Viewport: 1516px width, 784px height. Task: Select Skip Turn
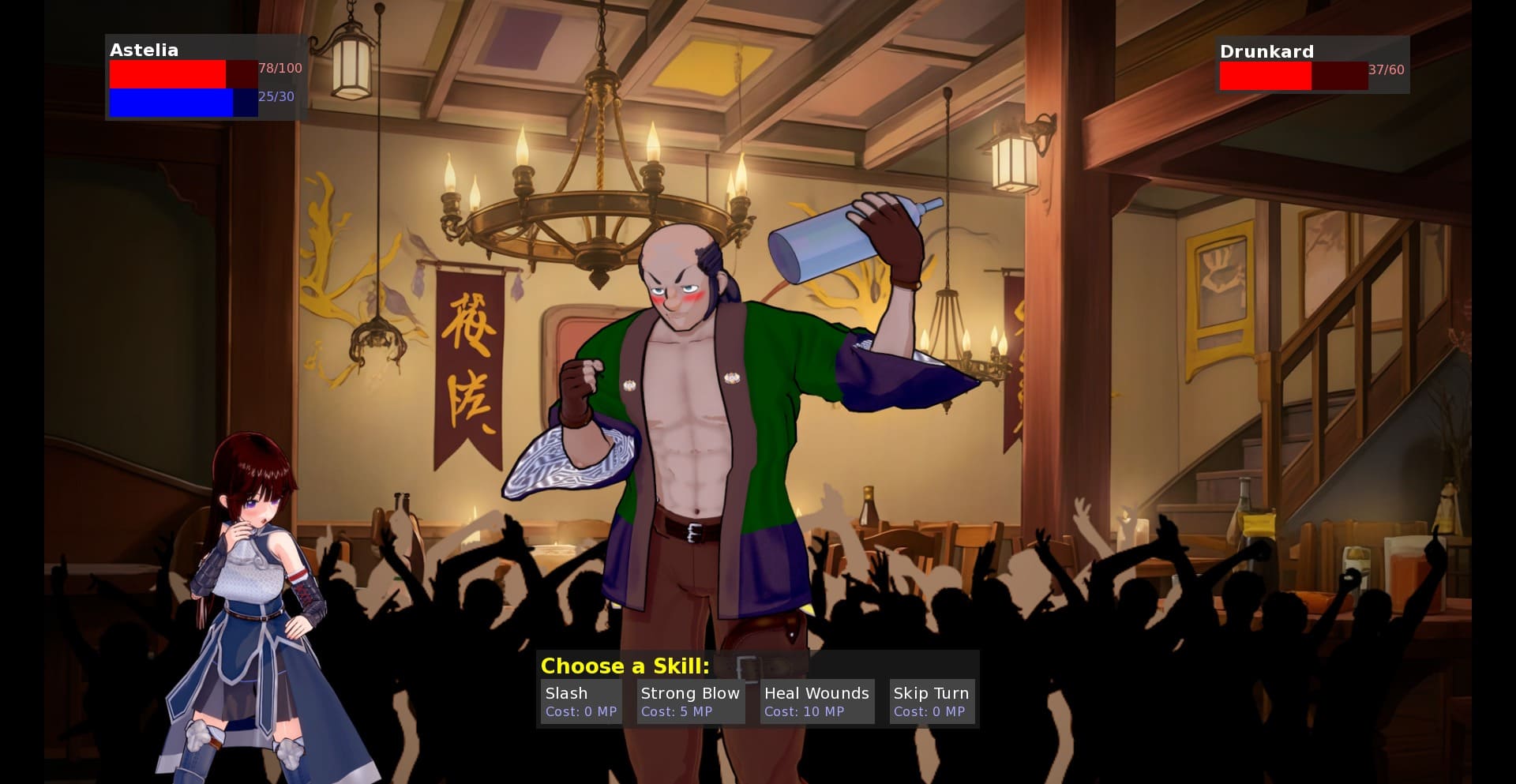[931, 701]
